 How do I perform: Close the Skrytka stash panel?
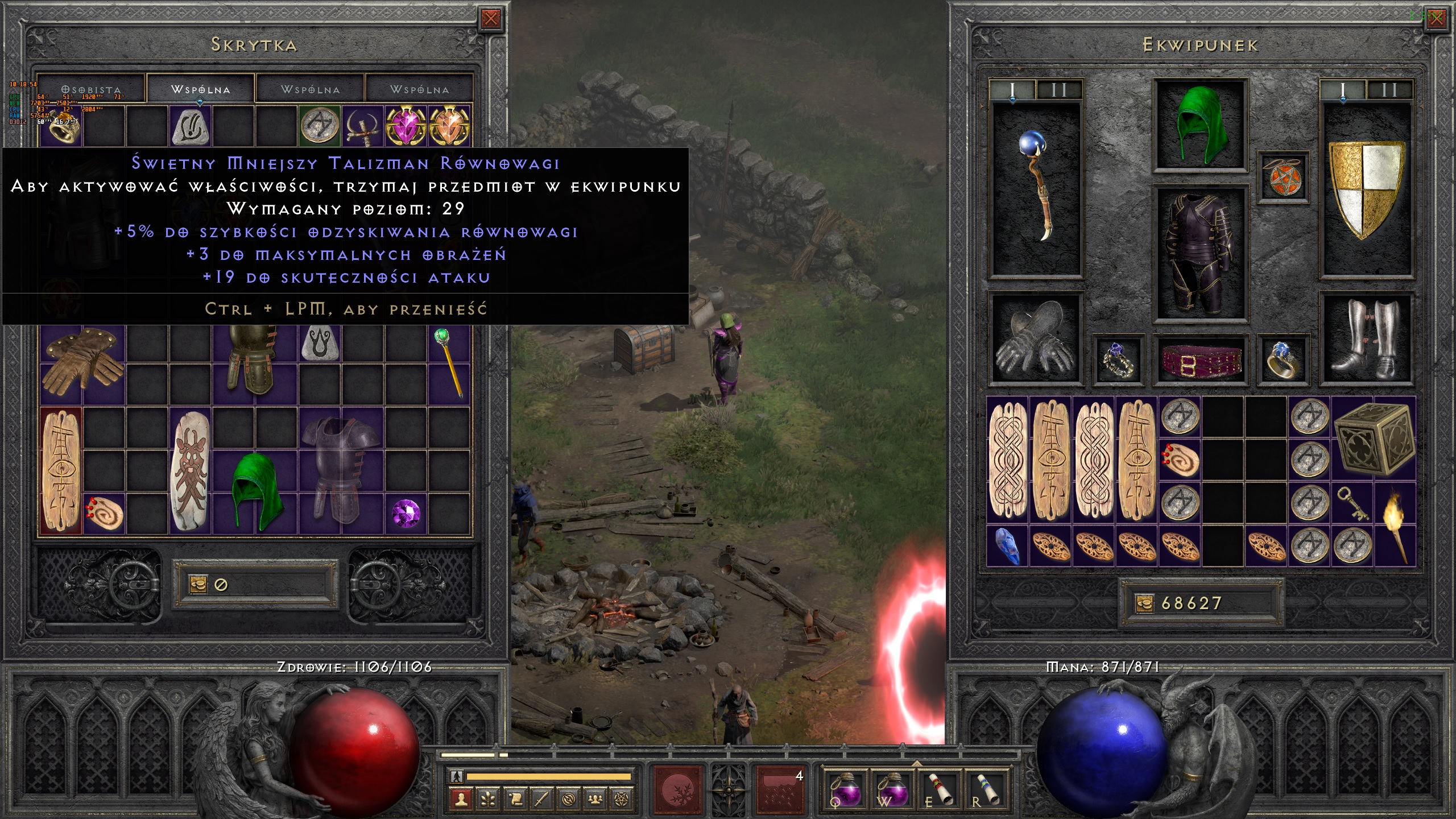click(490, 19)
